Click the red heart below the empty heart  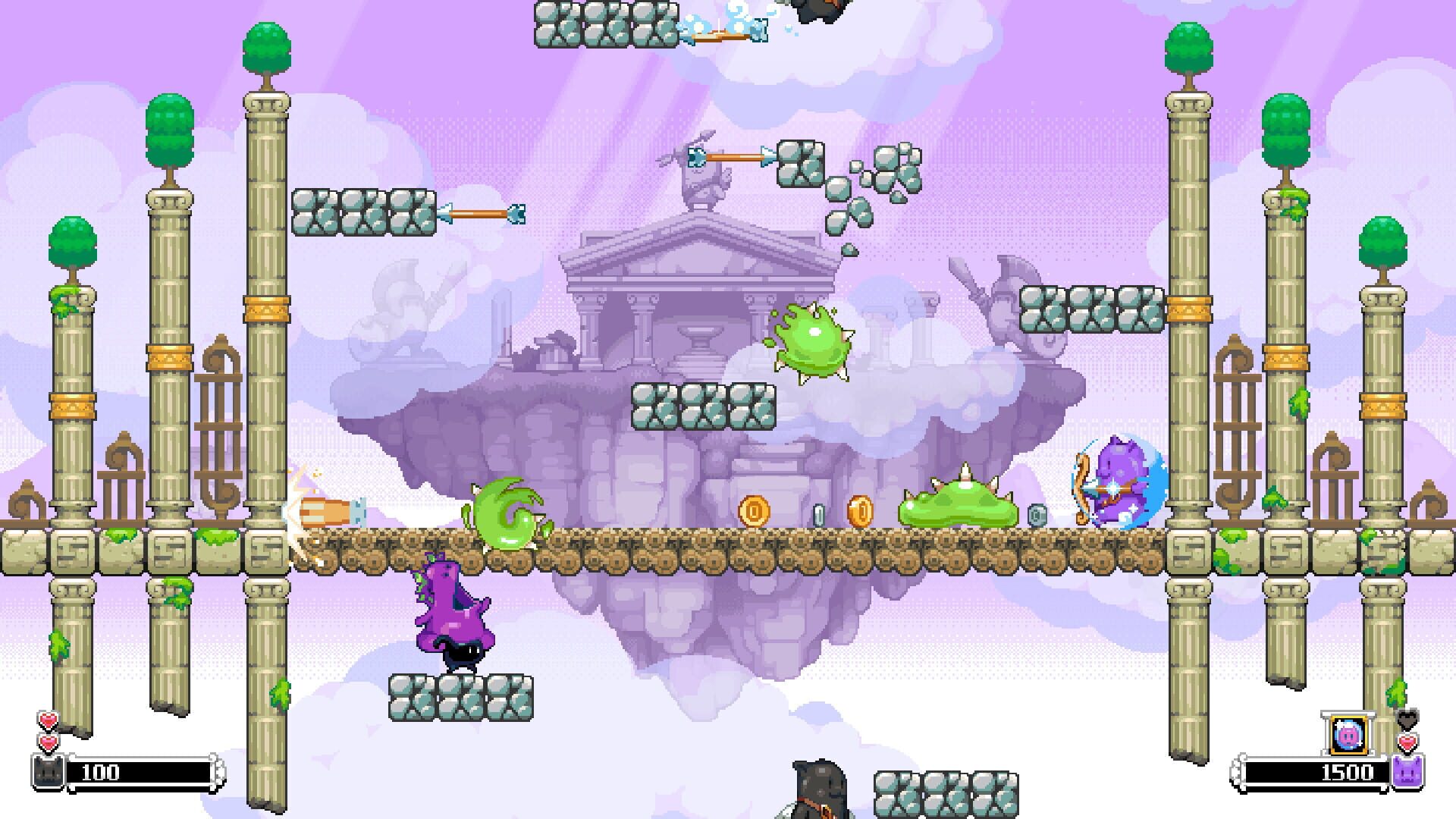[x=1408, y=742]
